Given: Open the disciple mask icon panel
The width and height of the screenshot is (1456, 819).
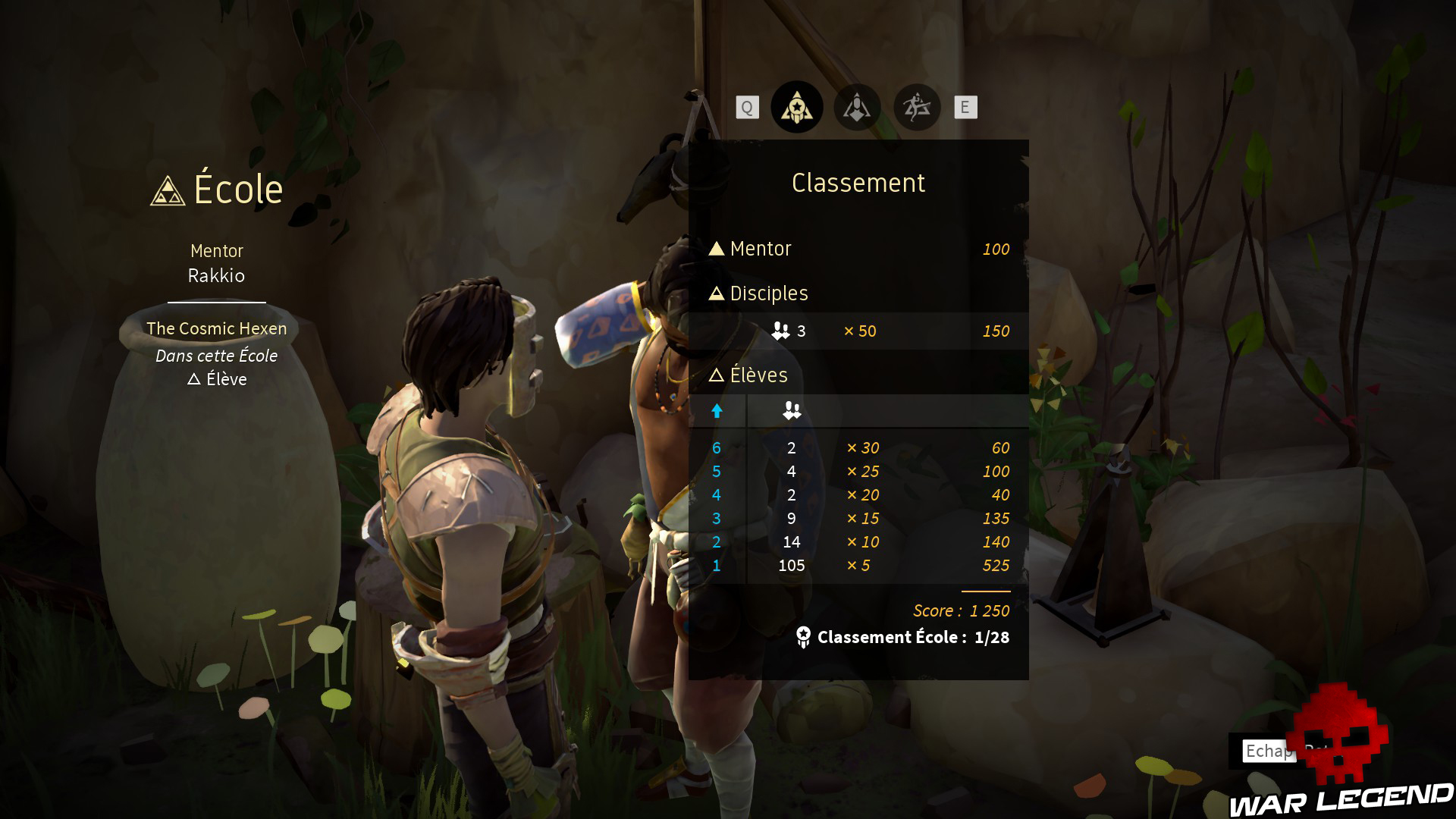Looking at the screenshot, I should (857, 108).
